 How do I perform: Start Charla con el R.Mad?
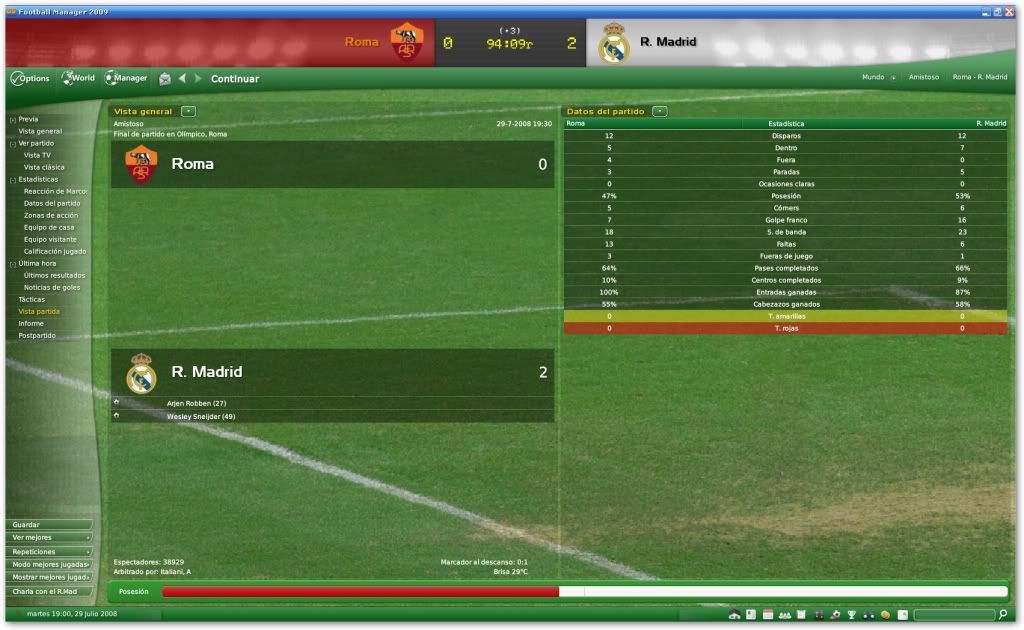(48, 591)
